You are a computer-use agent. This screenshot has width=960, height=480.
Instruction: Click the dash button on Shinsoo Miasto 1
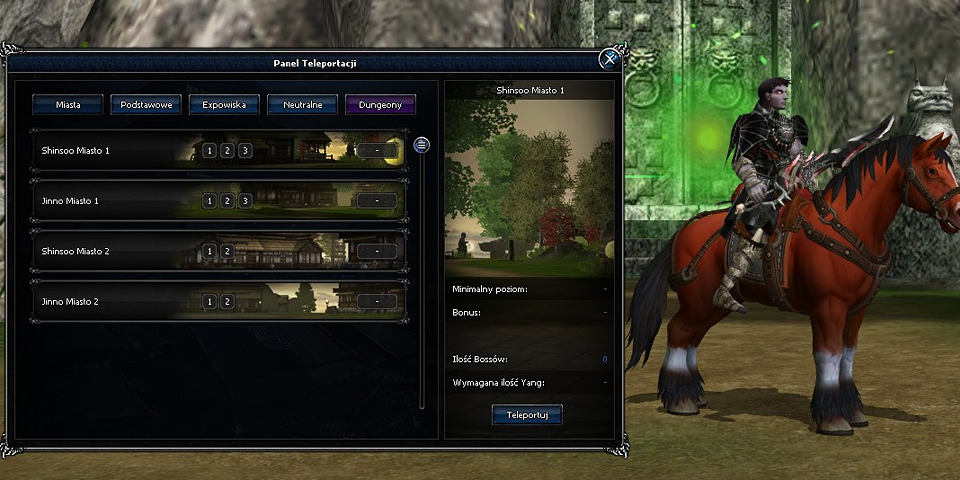click(376, 151)
